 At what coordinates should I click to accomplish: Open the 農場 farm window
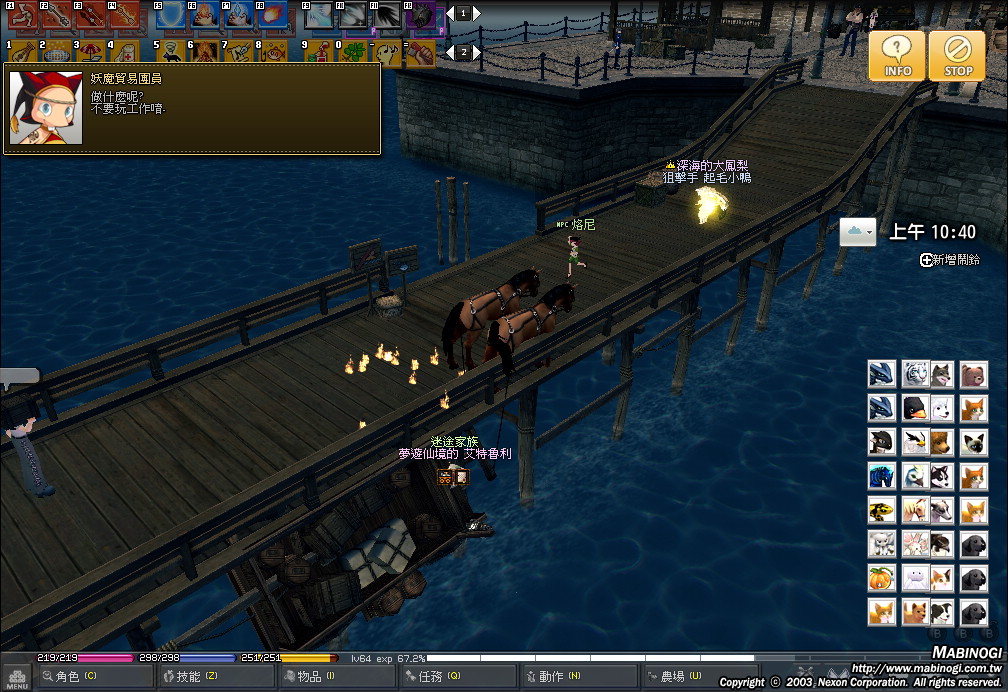pos(680,677)
